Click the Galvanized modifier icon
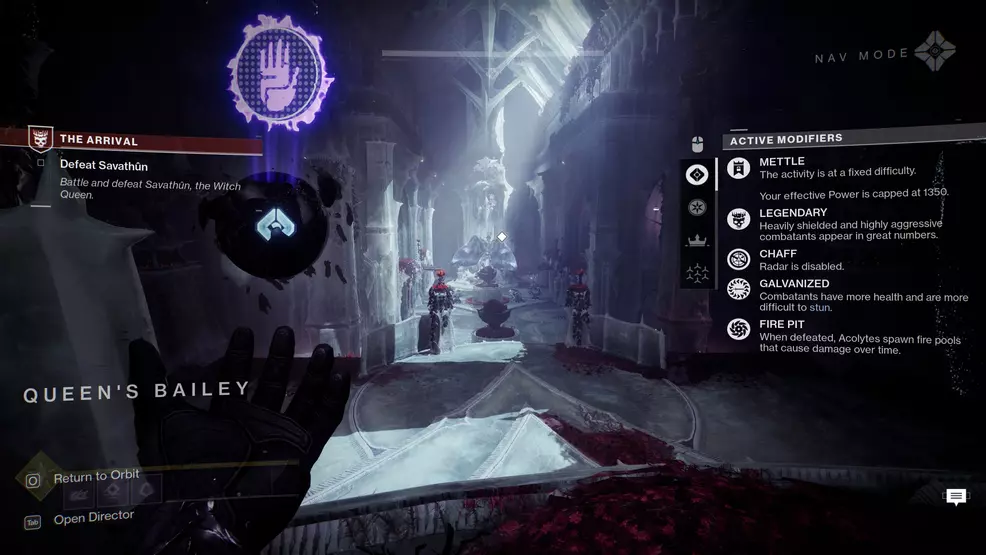Viewport: 986px width, 555px height. click(x=738, y=290)
